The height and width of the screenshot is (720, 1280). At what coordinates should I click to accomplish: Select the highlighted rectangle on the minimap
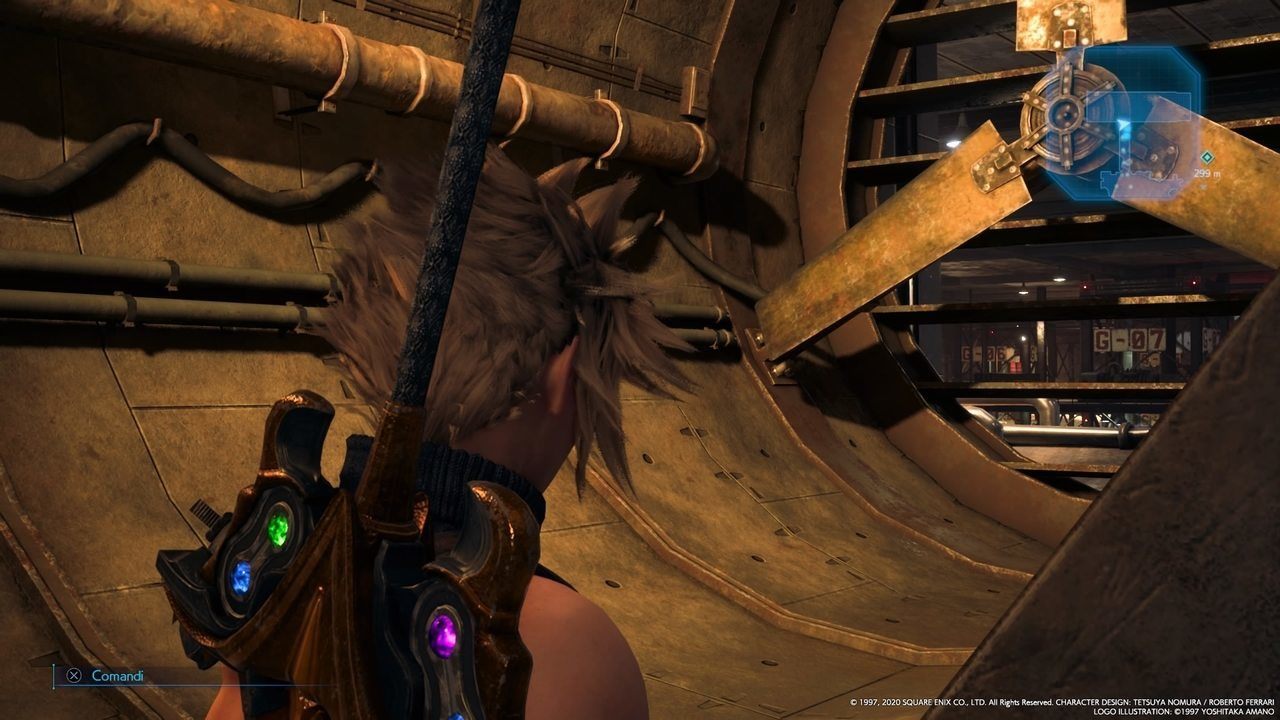click(1140, 105)
